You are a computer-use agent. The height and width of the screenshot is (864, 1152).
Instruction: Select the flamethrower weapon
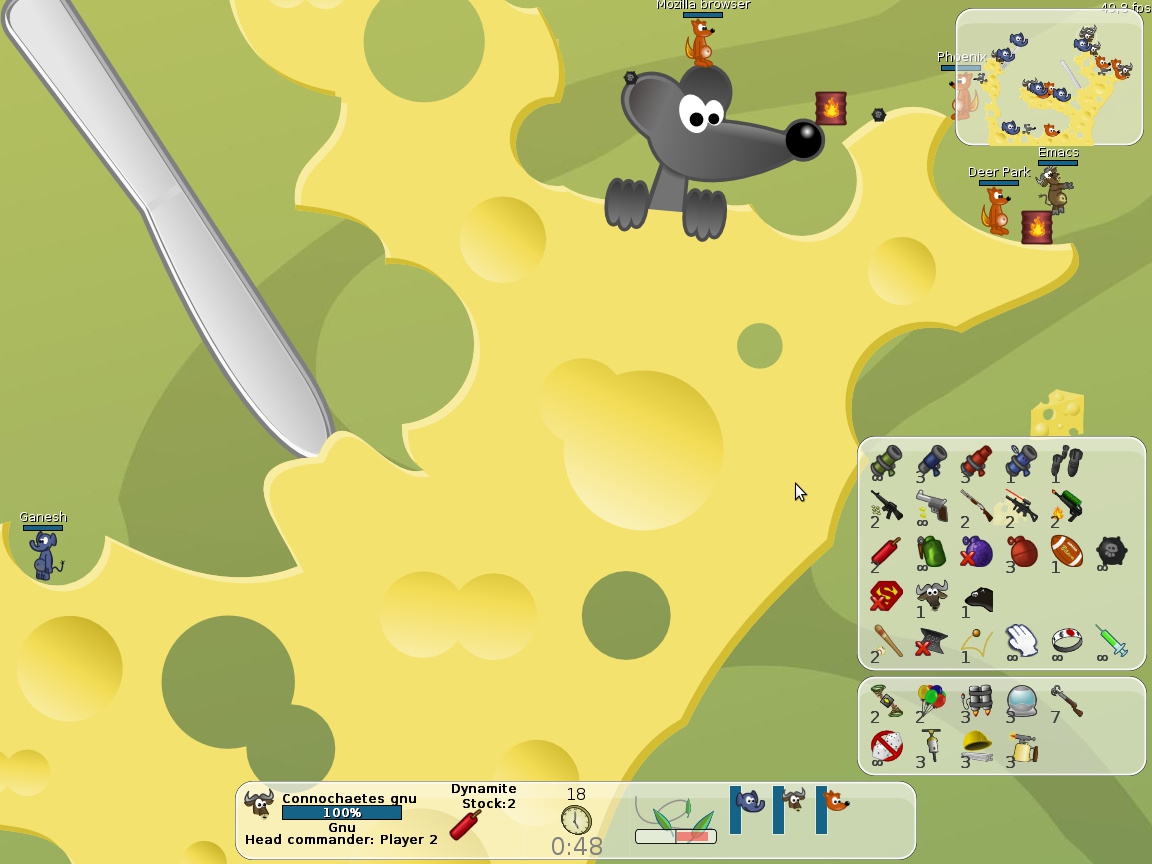click(1066, 505)
